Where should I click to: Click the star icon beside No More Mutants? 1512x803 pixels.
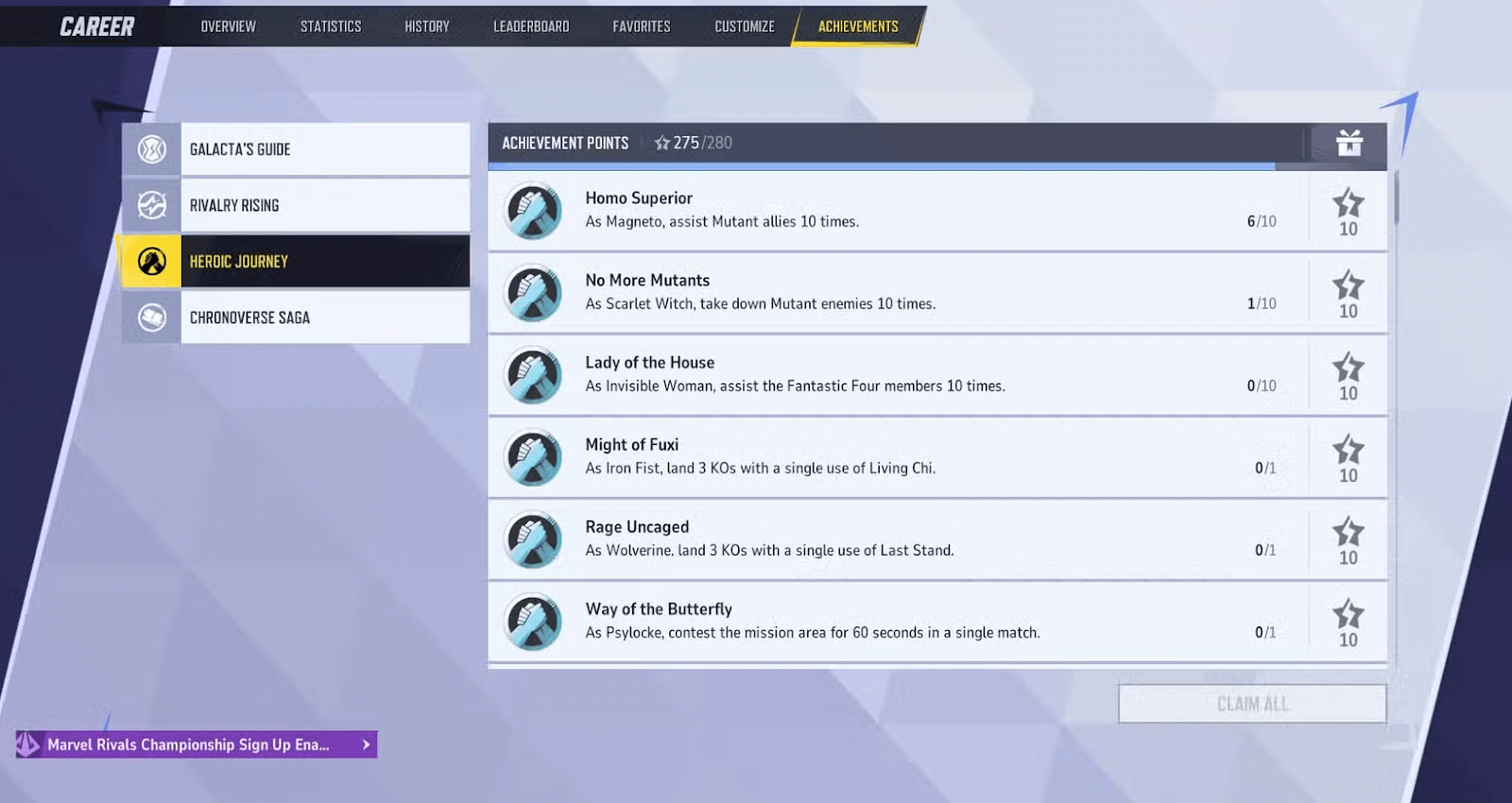click(x=1348, y=288)
